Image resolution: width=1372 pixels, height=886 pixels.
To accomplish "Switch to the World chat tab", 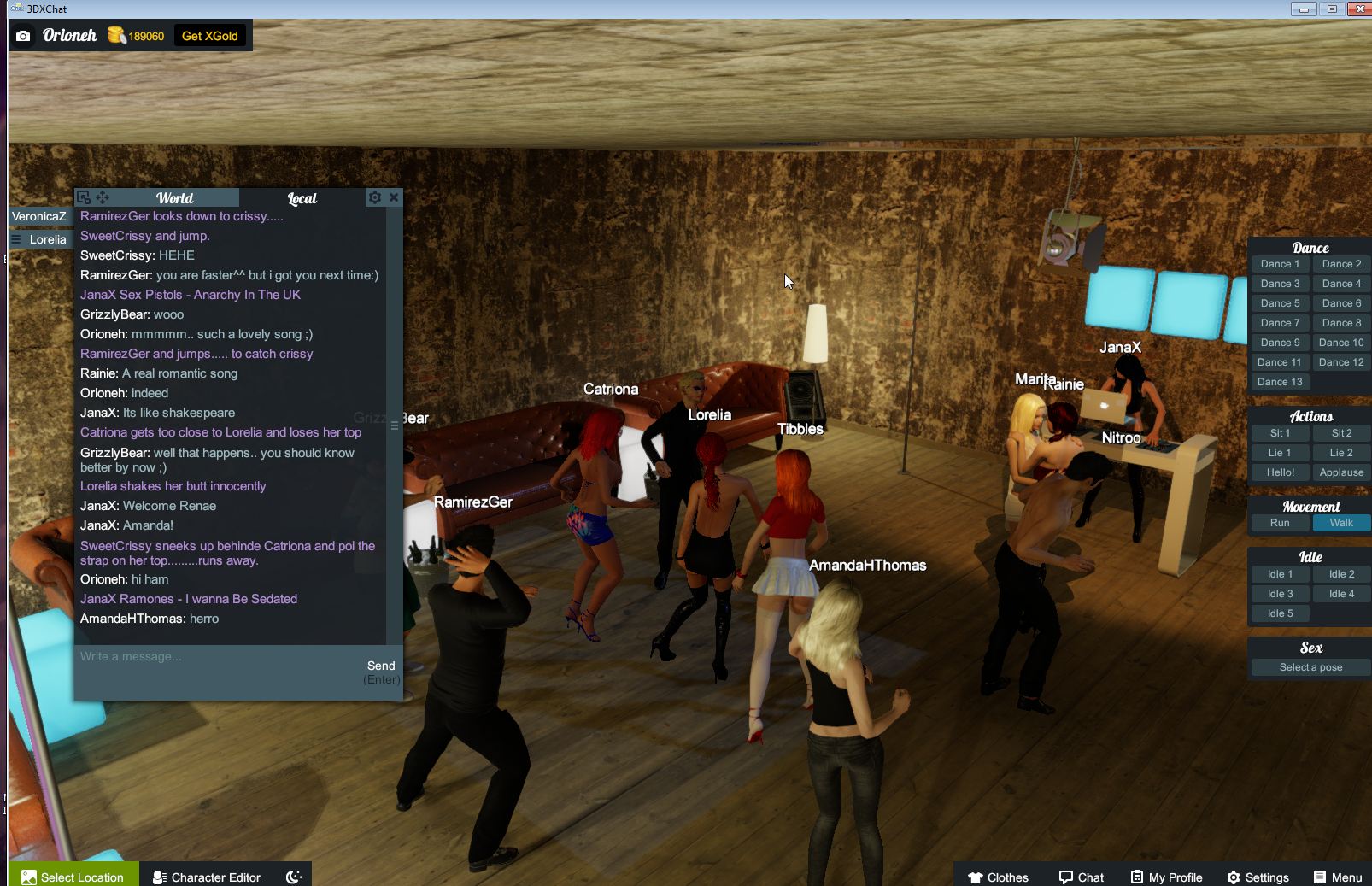I will (x=174, y=198).
